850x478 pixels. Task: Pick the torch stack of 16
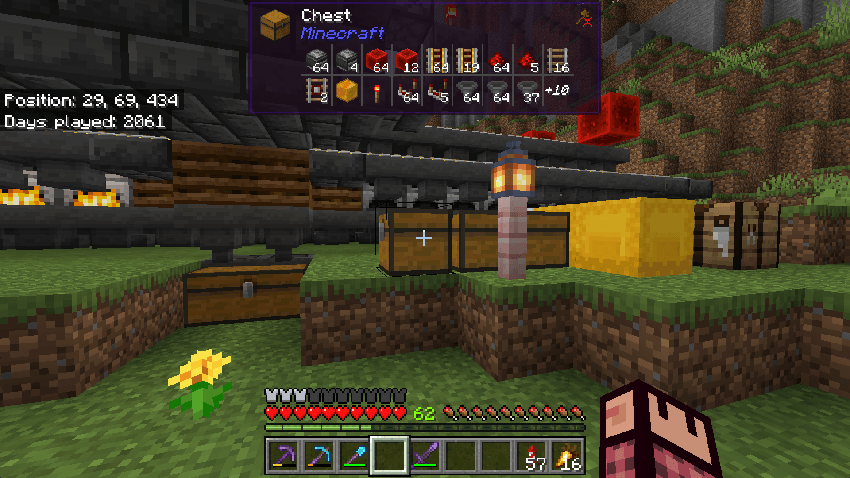[x=568, y=456]
